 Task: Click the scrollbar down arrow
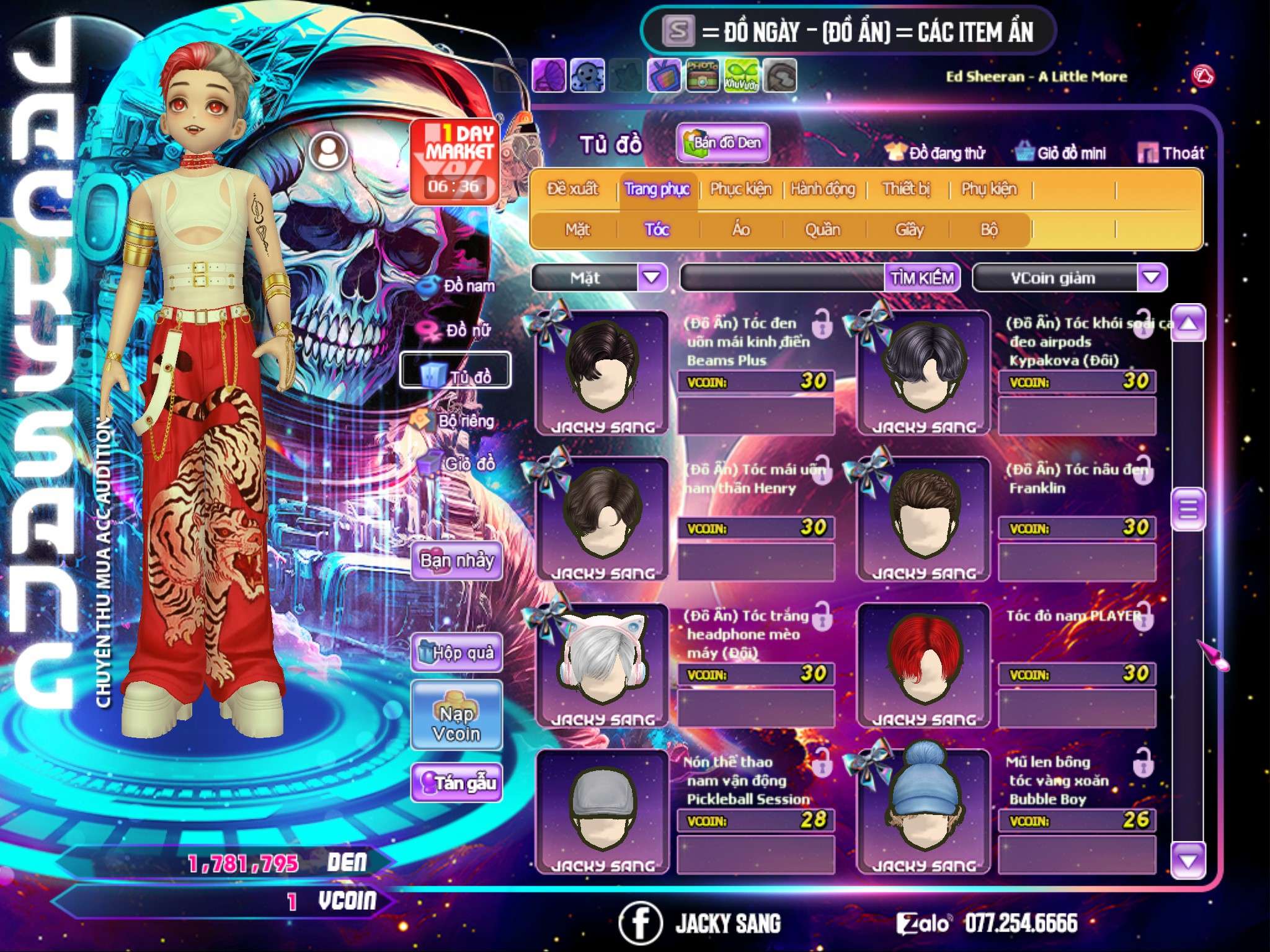pyautogui.click(x=1188, y=860)
